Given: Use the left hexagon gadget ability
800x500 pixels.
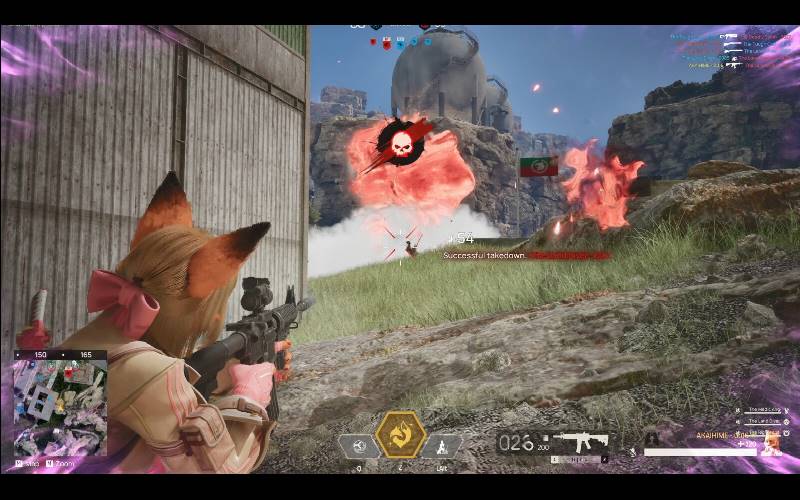Looking at the screenshot, I should point(359,446).
